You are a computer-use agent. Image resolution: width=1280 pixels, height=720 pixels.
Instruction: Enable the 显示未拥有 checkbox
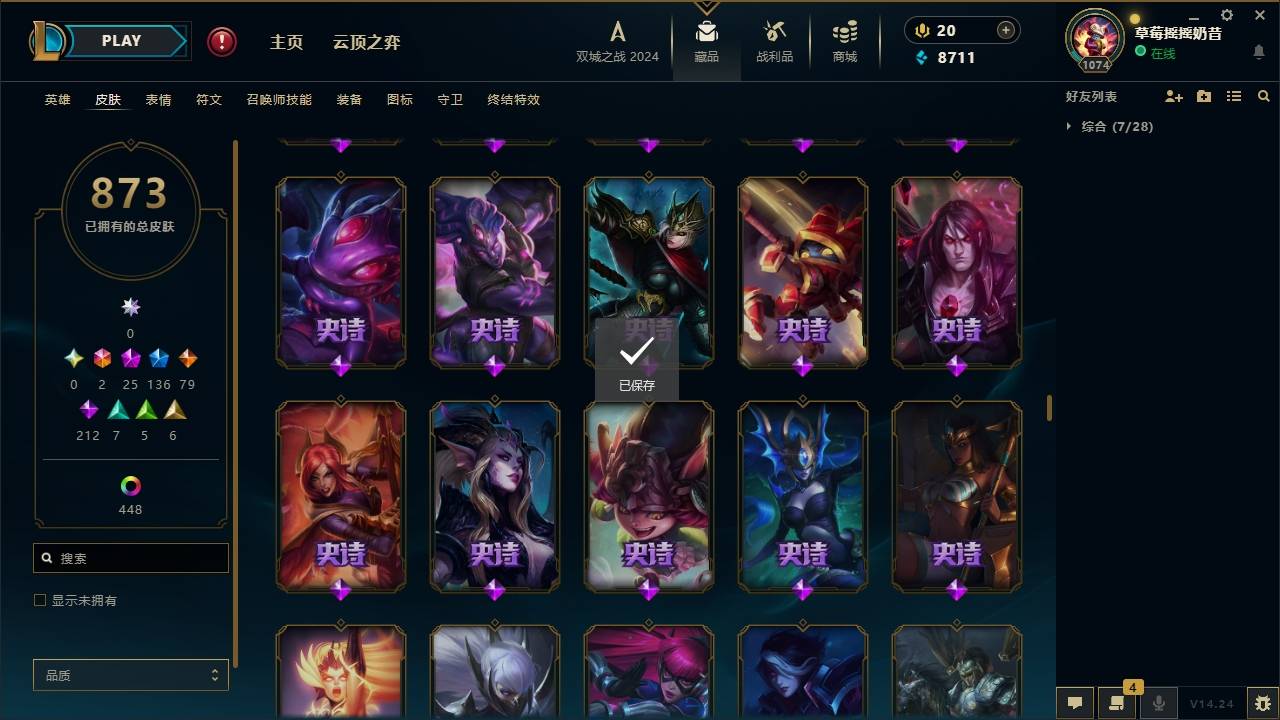pyautogui.click(x=39, y=600)
